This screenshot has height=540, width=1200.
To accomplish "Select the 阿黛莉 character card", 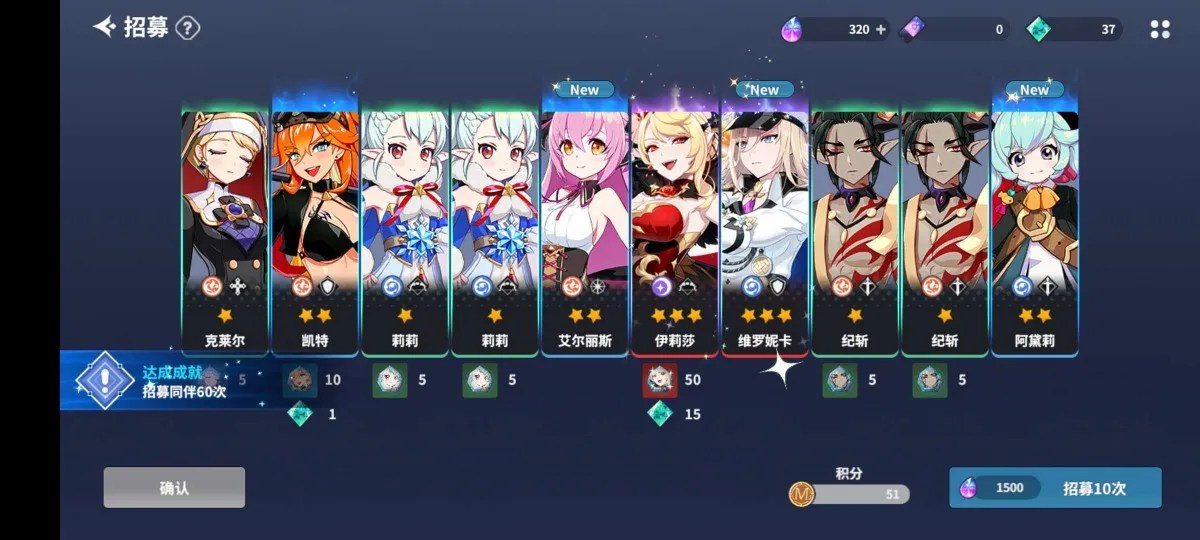I will 1035,230.
